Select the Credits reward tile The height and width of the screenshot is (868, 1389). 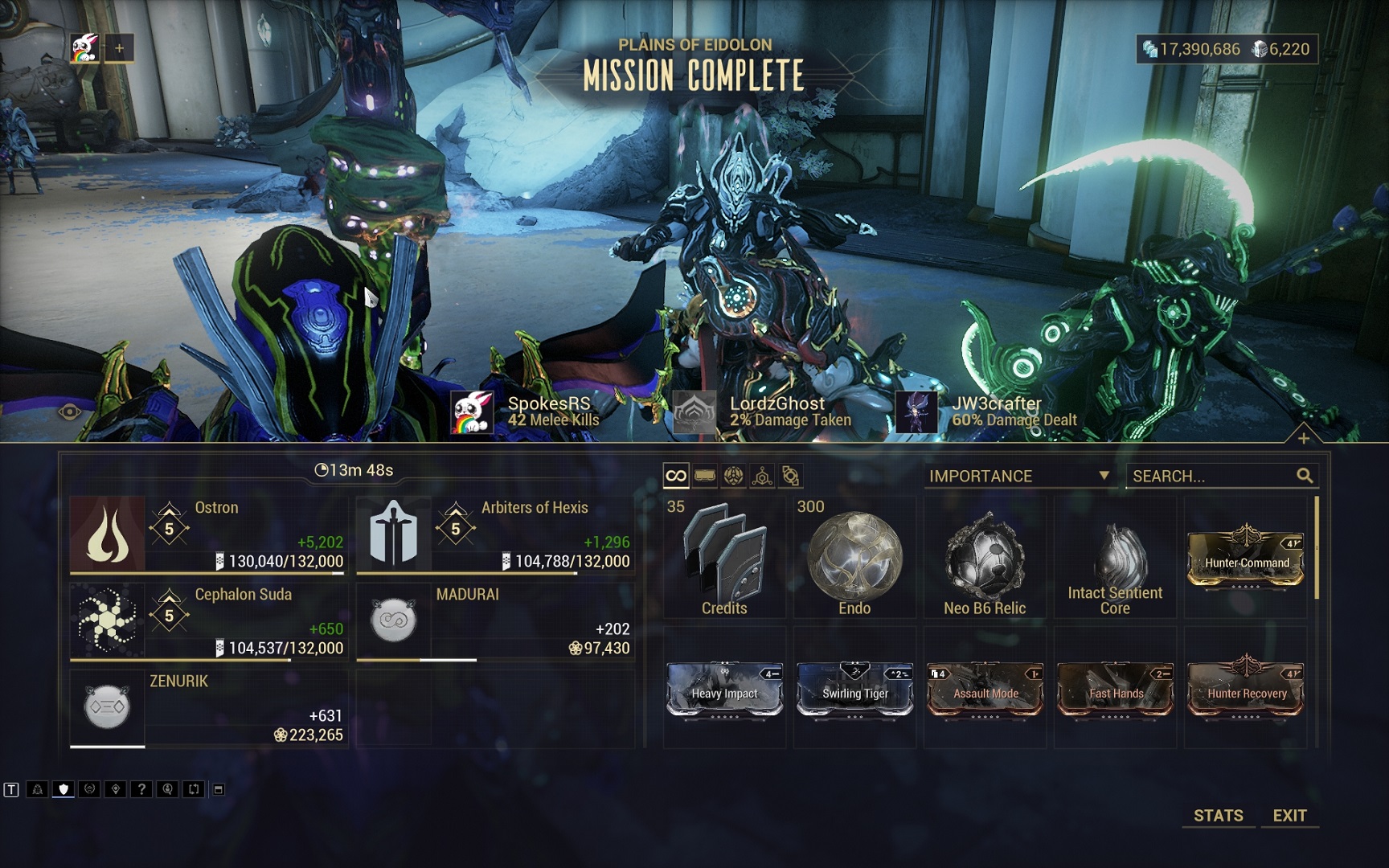(724, 558)
